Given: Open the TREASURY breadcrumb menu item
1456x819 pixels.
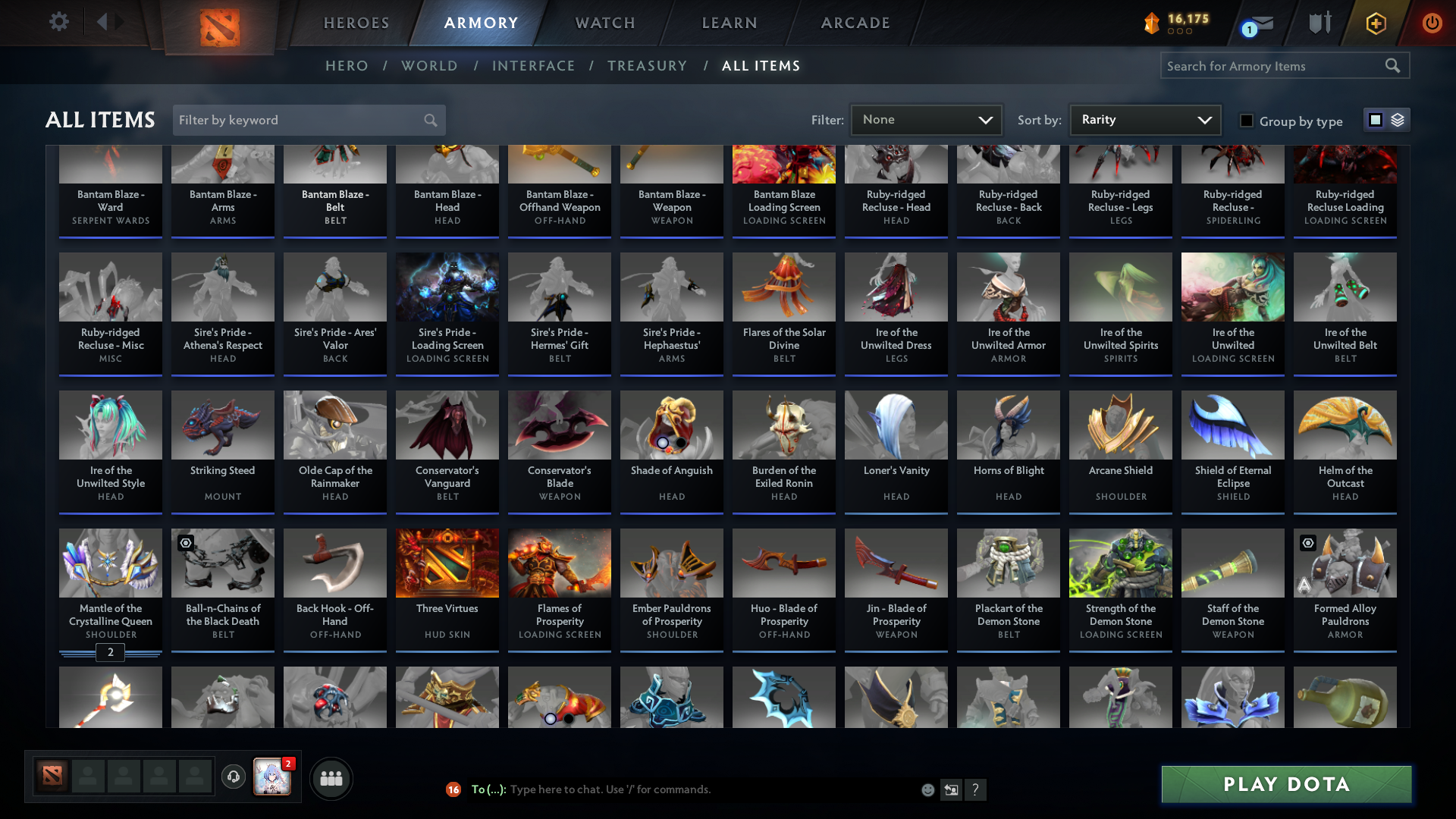Looking at the screenshot, I should [647, 66].
